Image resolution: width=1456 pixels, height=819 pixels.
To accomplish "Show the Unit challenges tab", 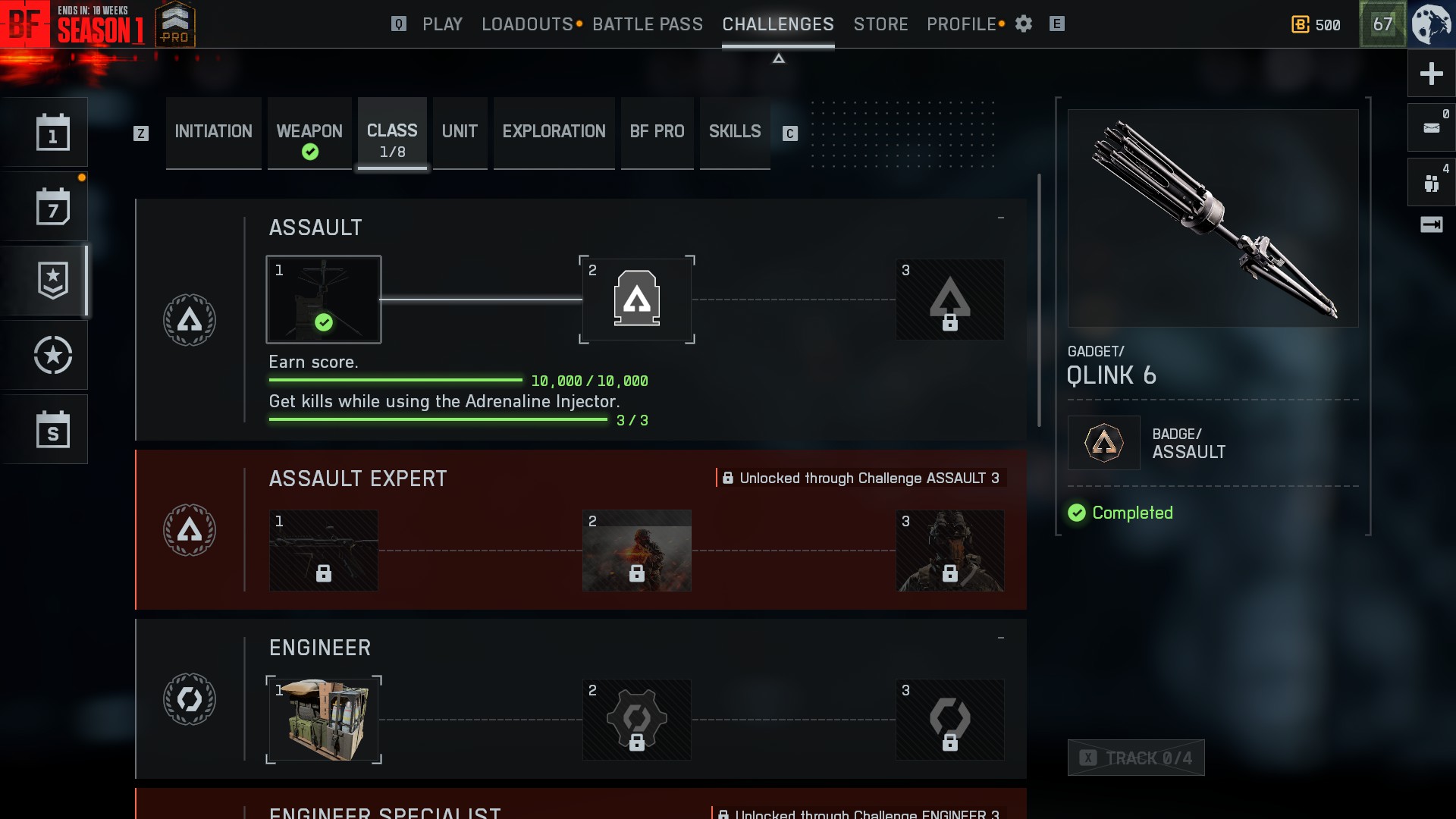I will tap(460, 132).
